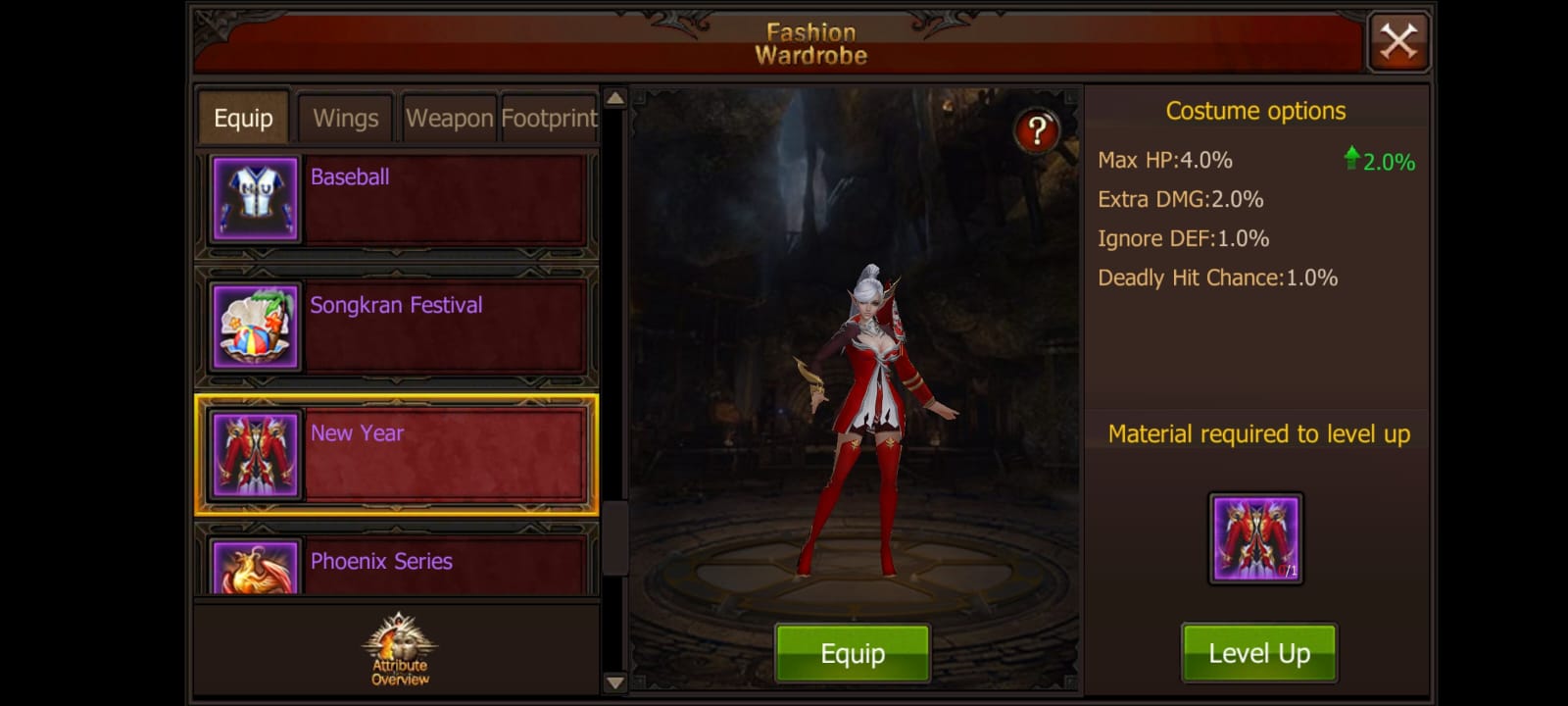The image size is (1568, 706).
Task: Select the Baseball costume entry
Action: click(x=441, y=199)
